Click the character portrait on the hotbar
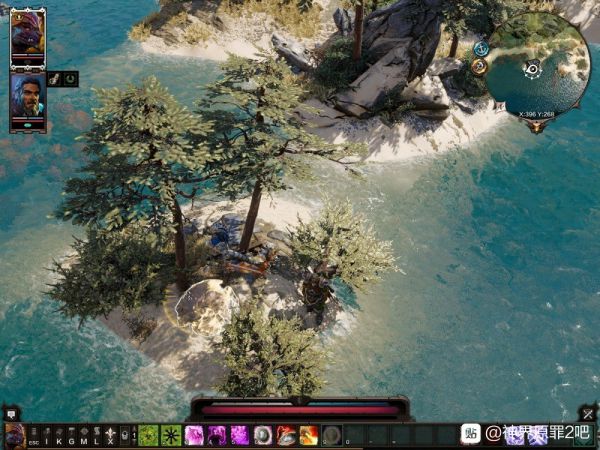Viewport: 600px width, 450px height. pos(14,435)
